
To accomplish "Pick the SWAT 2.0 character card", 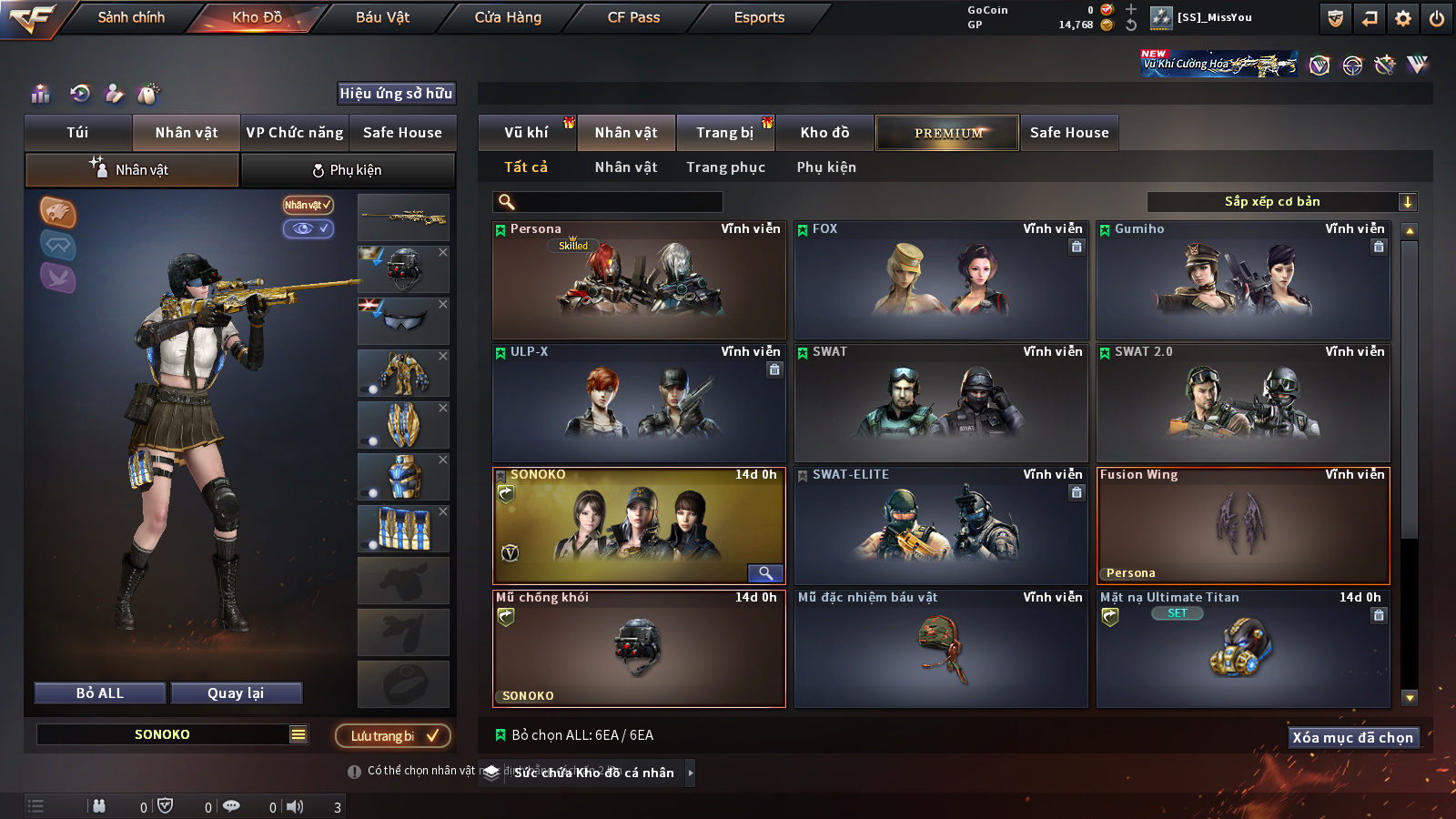I will (1243, 403).
